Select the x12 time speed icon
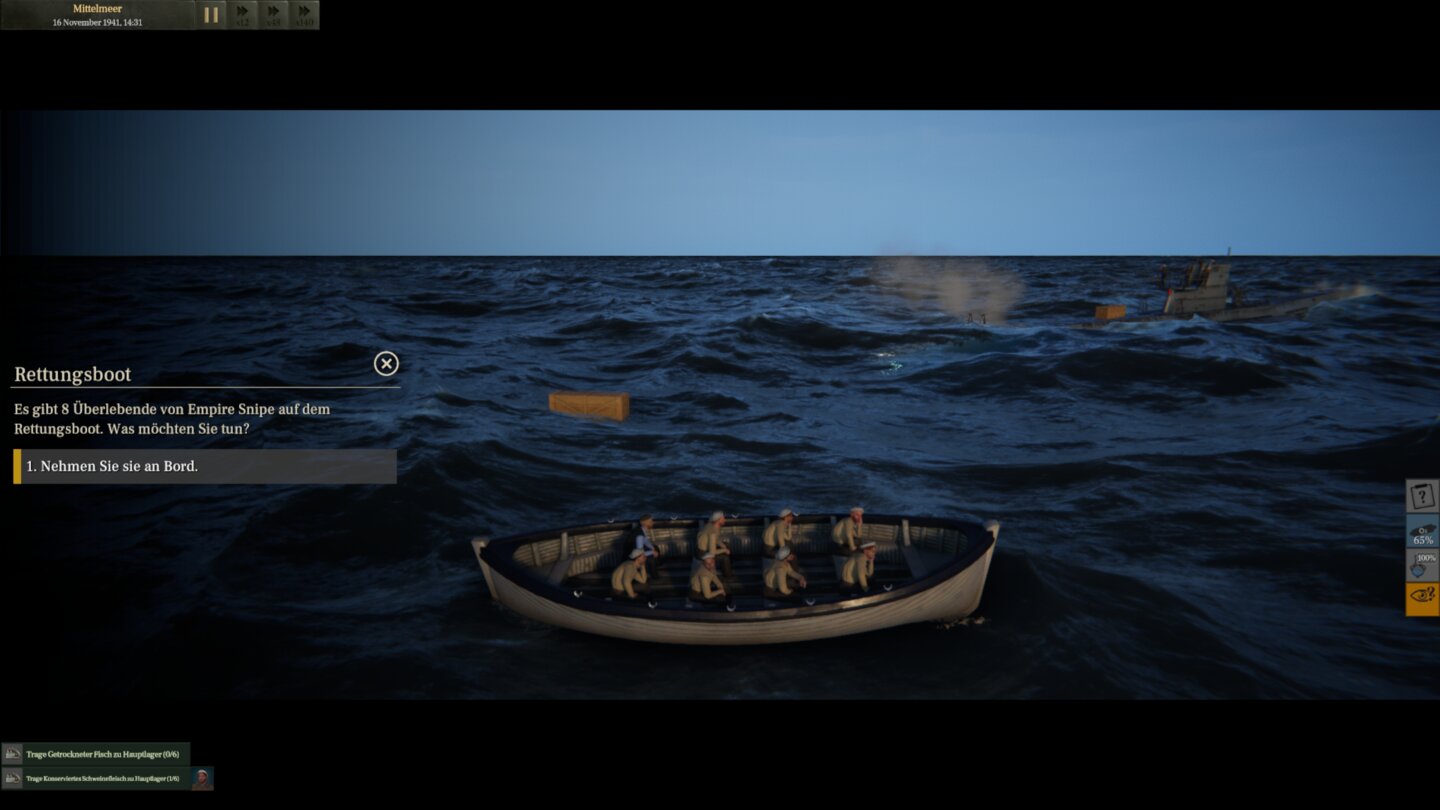The width and height of the screenshot is (1440, 810). (x=243, y=15)
